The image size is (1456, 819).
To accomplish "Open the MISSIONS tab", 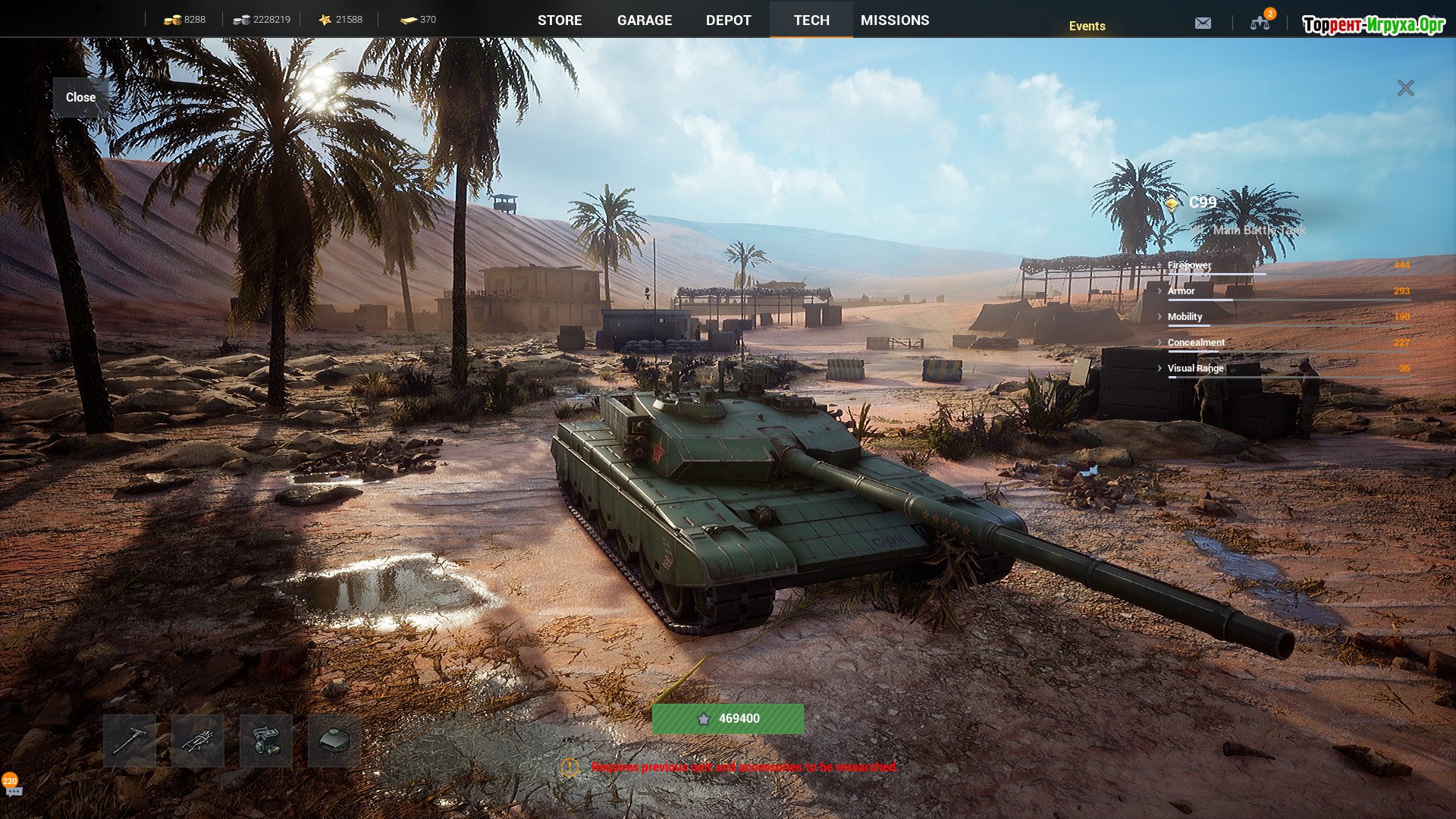I will (x=895, y=20).
